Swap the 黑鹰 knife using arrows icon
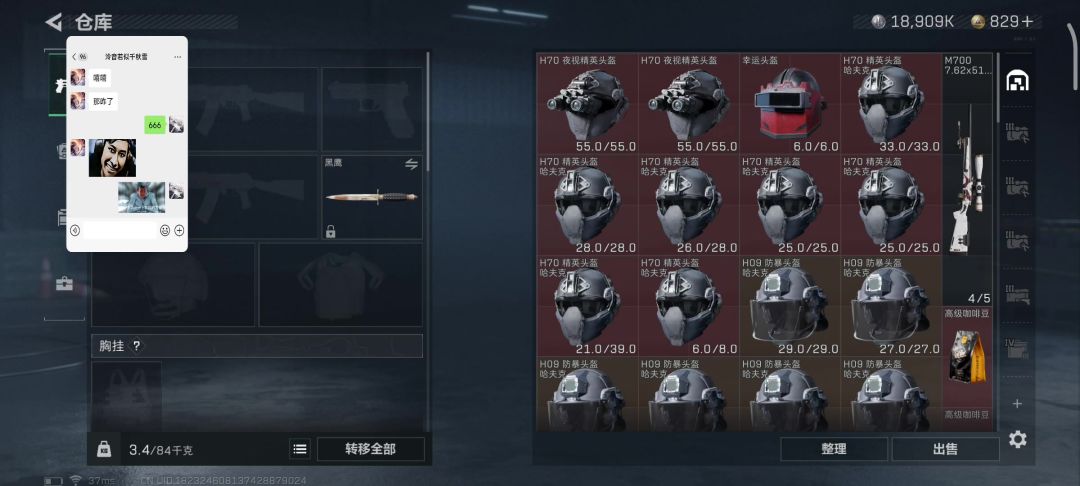The height and width of the screenshot is (486, 1080). click(410, 164)
